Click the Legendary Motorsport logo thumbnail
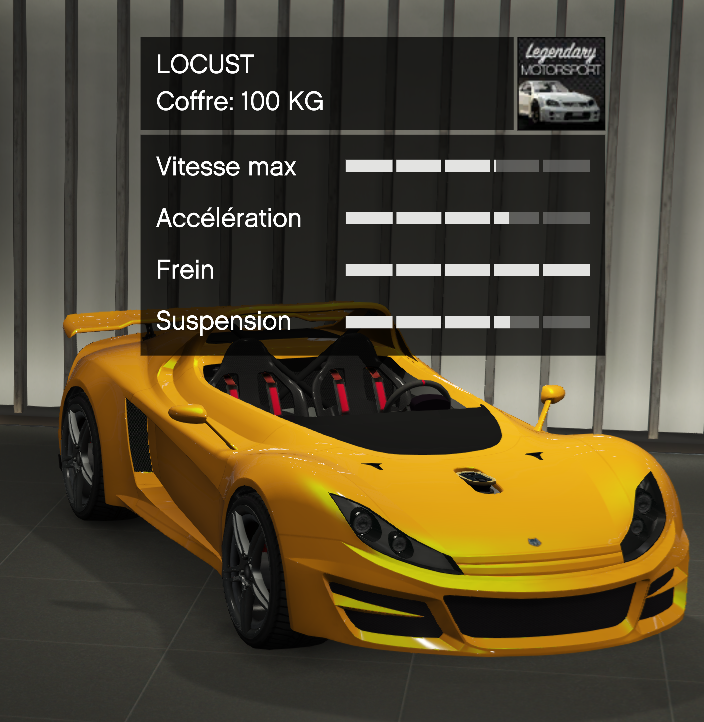The width and height of the screenshot is (704, 722). coord(561,84)
